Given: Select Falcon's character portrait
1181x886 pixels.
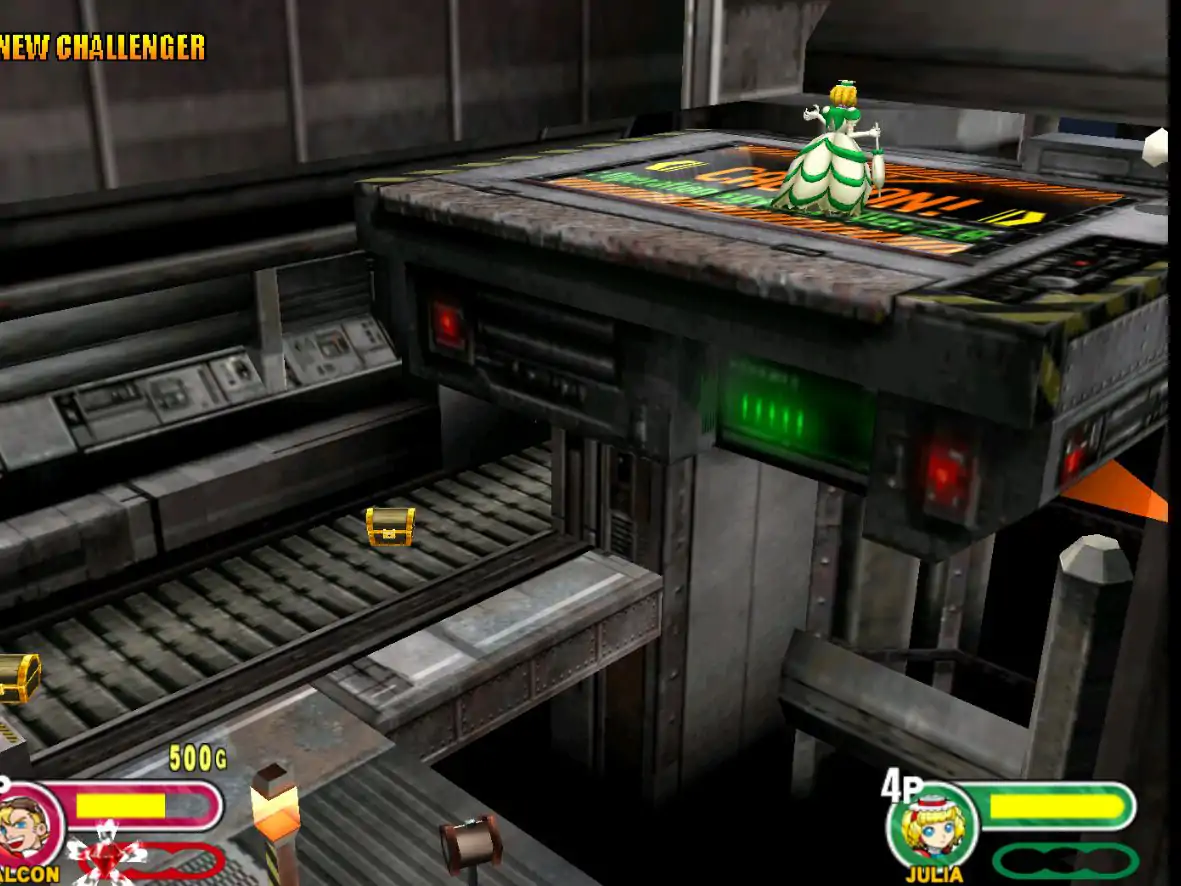Looking at the screenshot, I should tap(28, 825).
